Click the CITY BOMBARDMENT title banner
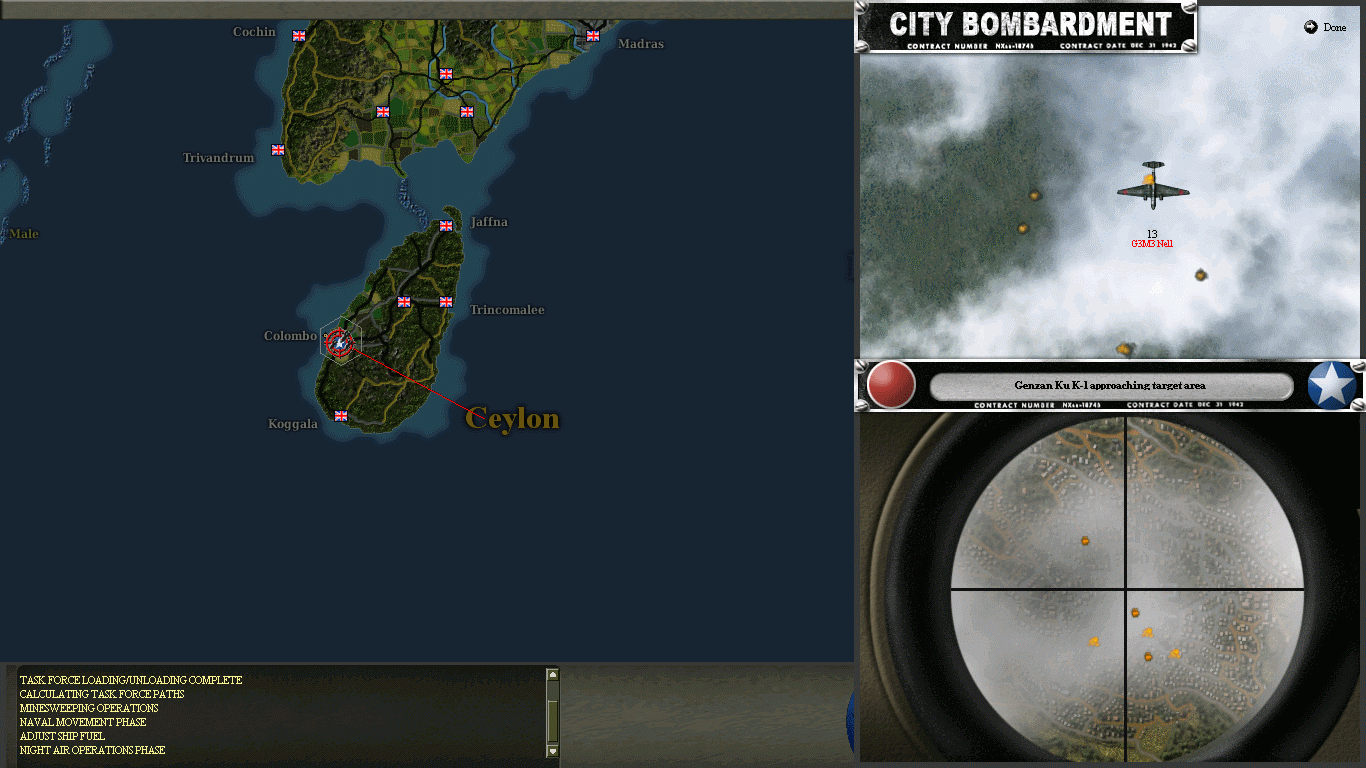 click(x=1028, y=20)
